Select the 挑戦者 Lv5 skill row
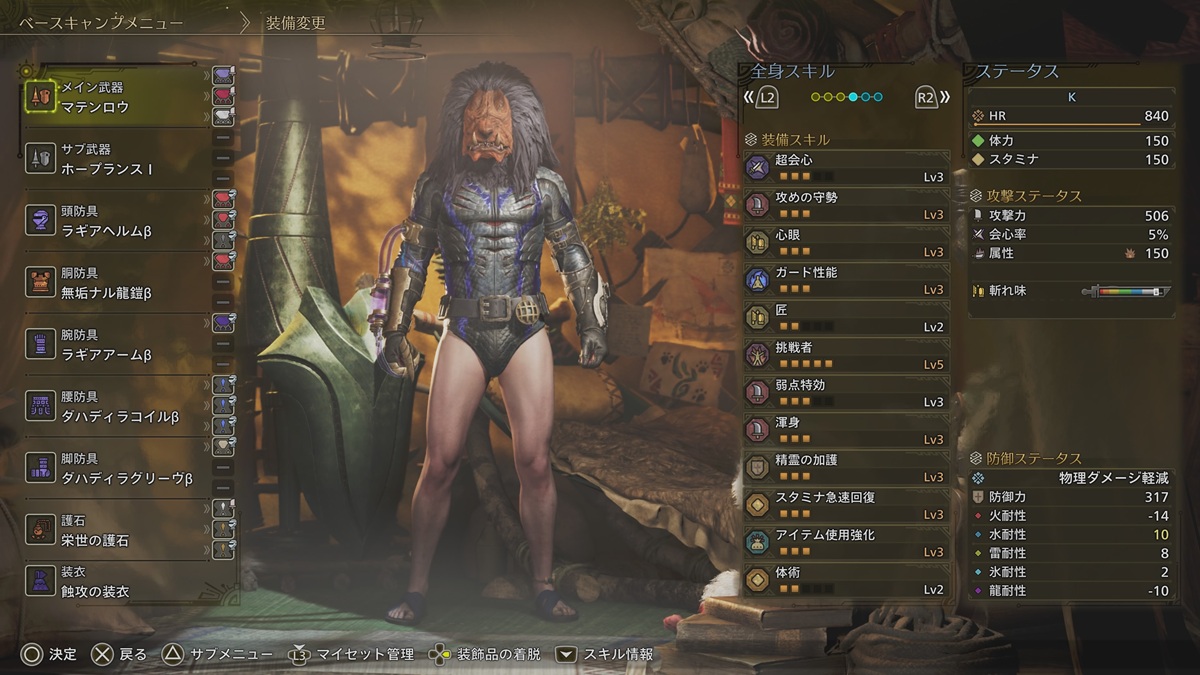Image resolution: width=1200 pixels, height=675 pixels. tap(846, 355)
